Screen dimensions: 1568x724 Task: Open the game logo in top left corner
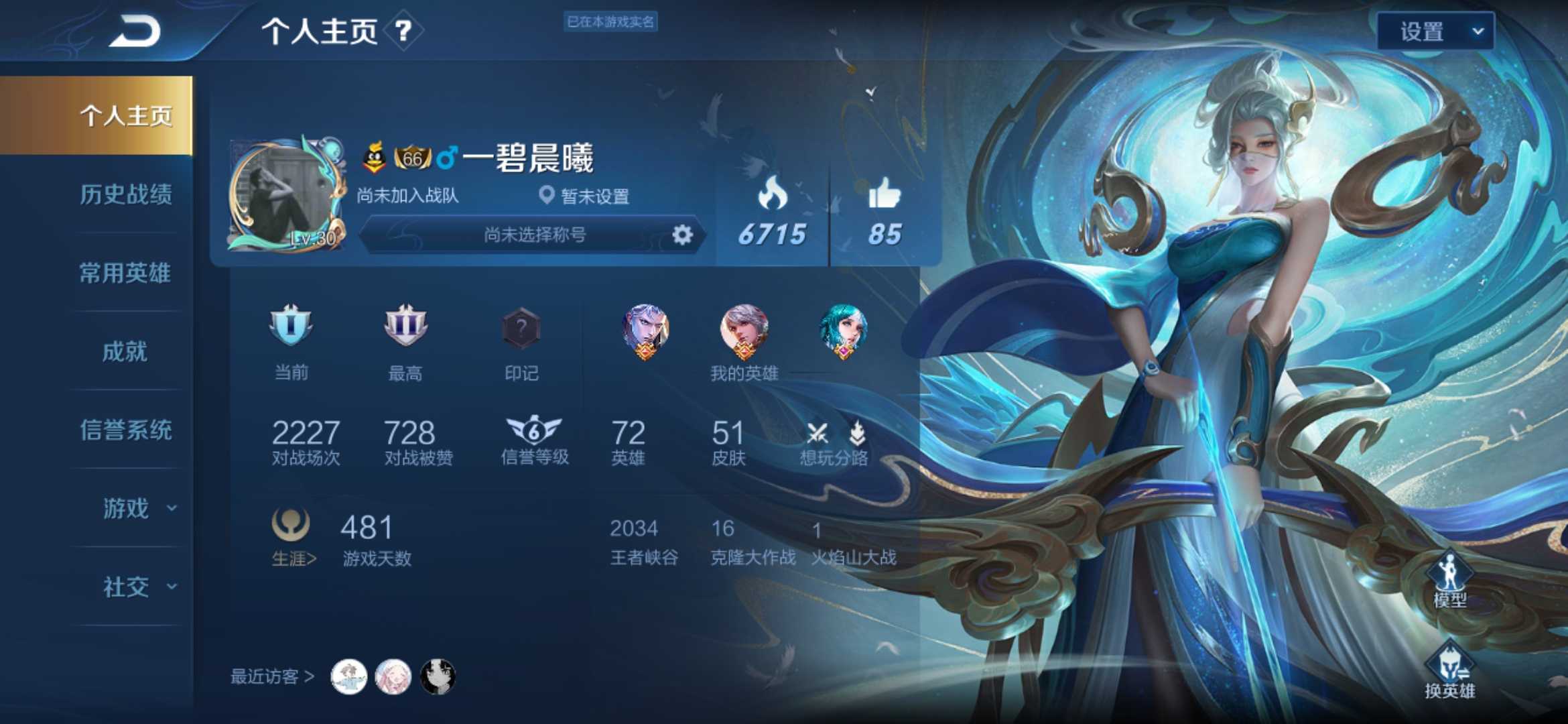[x=134, y=28]
